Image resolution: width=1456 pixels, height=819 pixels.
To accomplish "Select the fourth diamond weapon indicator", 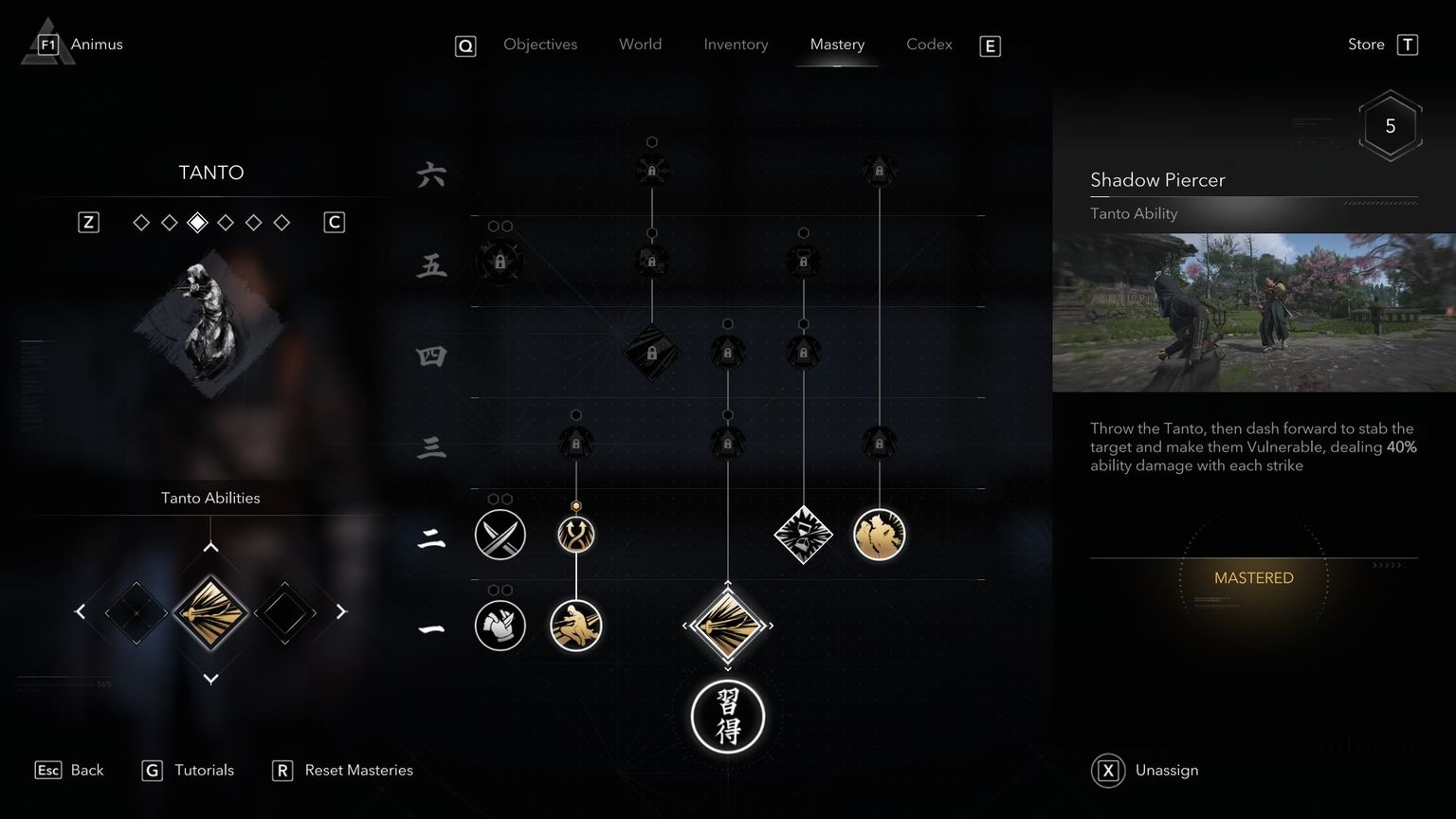I will [226, 222].
